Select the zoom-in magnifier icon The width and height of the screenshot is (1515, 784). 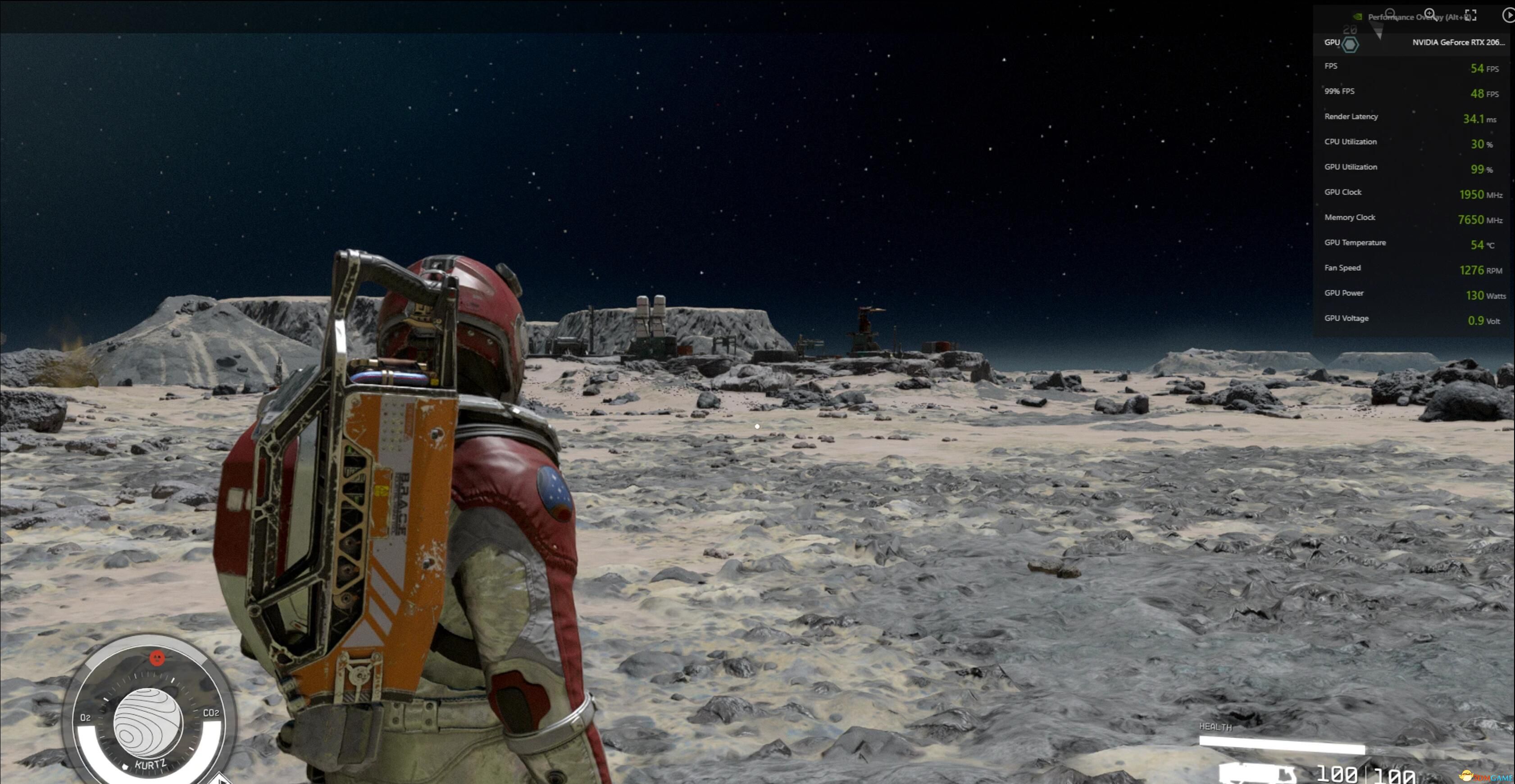tap(1430, 13)
